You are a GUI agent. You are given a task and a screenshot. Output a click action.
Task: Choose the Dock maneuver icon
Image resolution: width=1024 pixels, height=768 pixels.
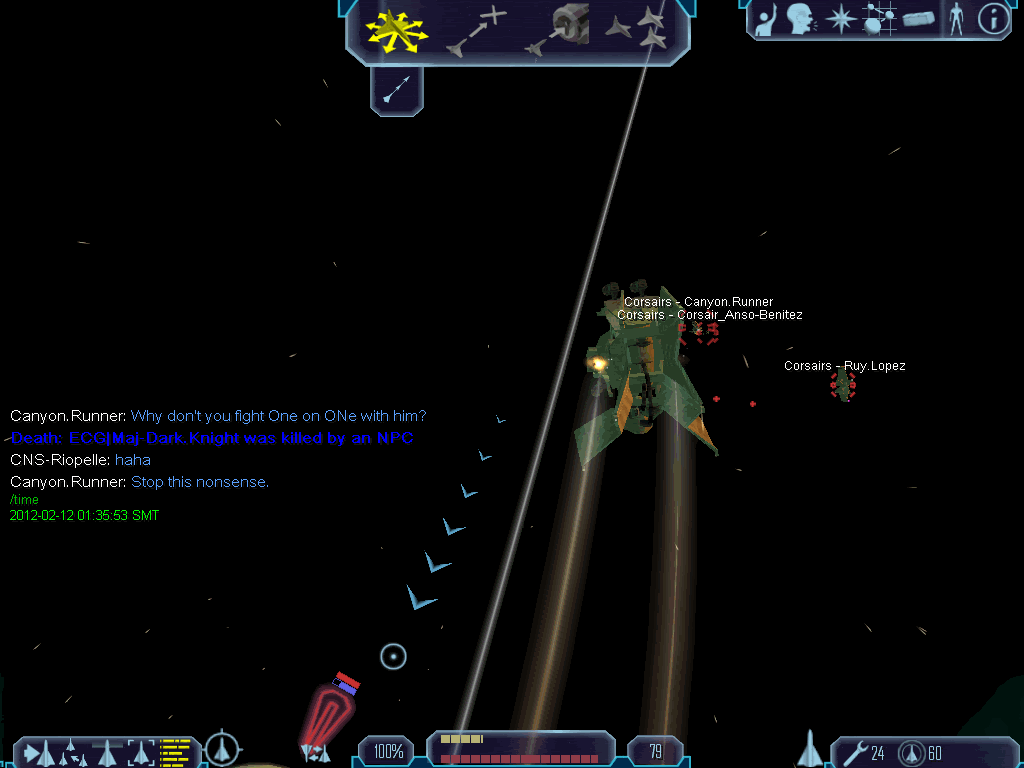pyautogui.click(x=561, y=30)
